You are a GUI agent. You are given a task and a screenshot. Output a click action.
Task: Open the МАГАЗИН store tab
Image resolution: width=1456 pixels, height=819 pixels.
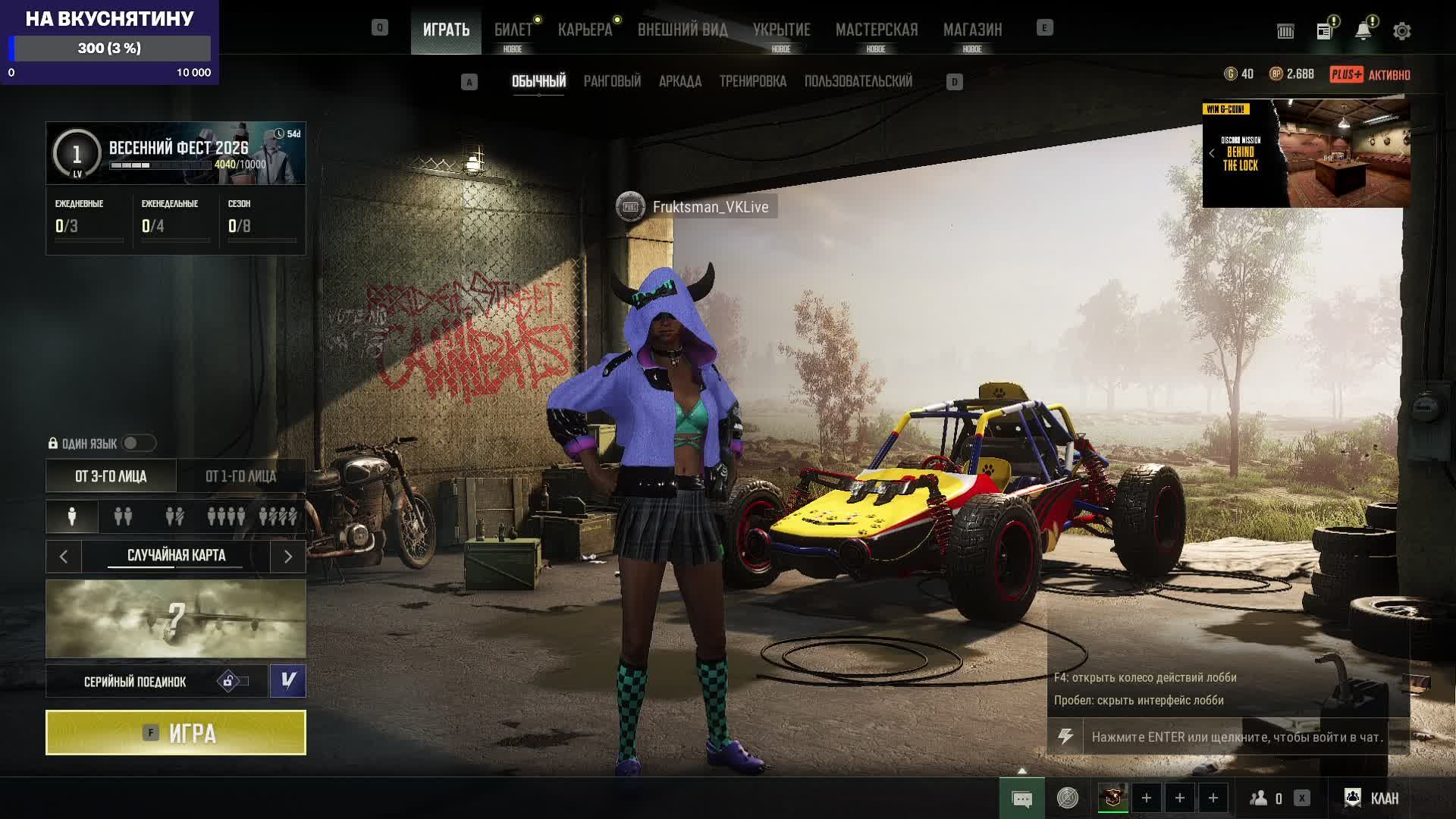[972, 30]
